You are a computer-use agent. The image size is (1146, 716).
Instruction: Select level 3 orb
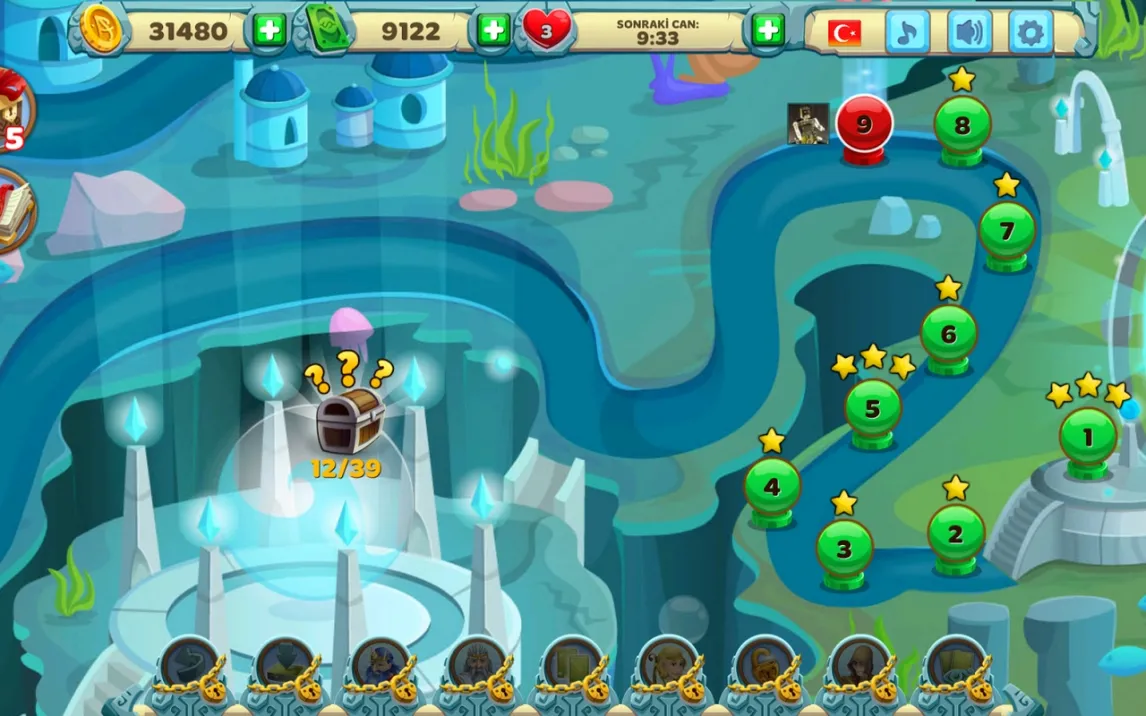(x=844, y=549)
